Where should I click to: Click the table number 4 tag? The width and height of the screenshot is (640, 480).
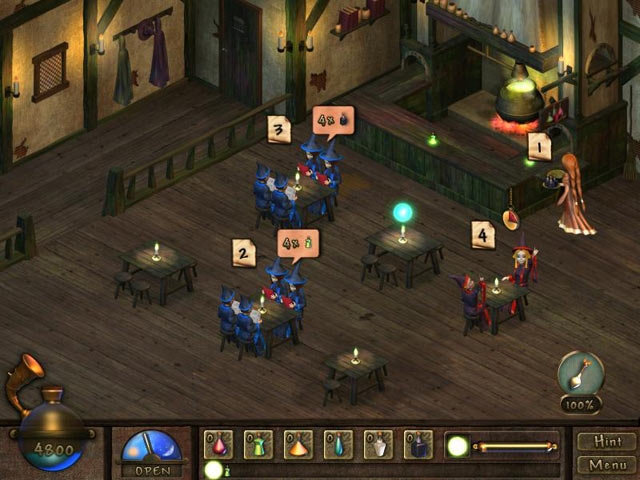coord(484,235)
